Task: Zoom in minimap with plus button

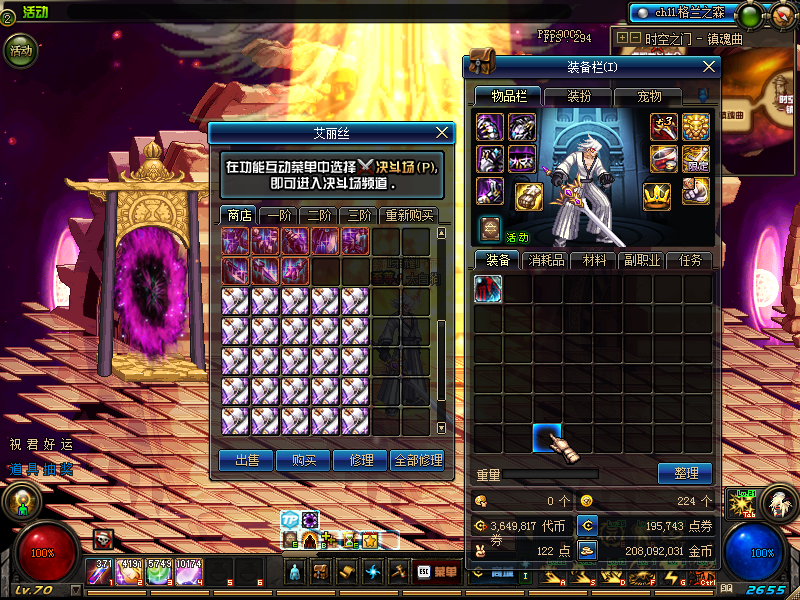Action: tap(624, 38)
